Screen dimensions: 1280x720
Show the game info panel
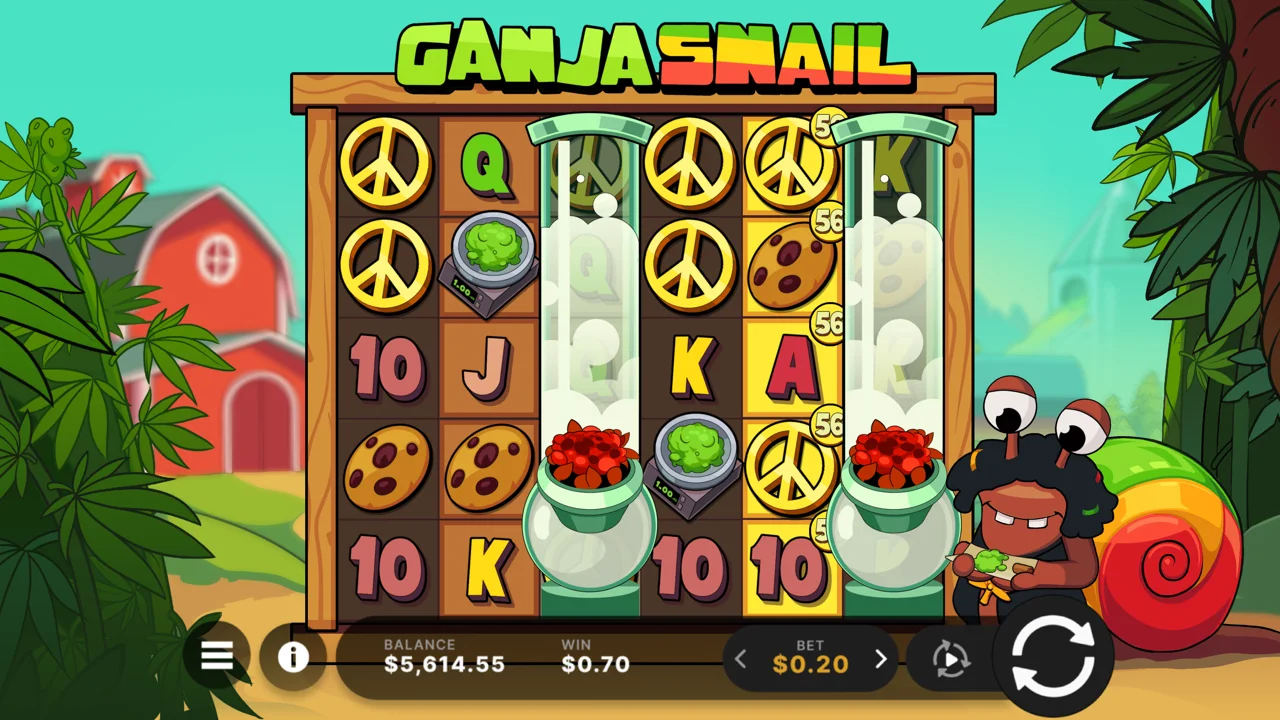(x=293, y=657)
